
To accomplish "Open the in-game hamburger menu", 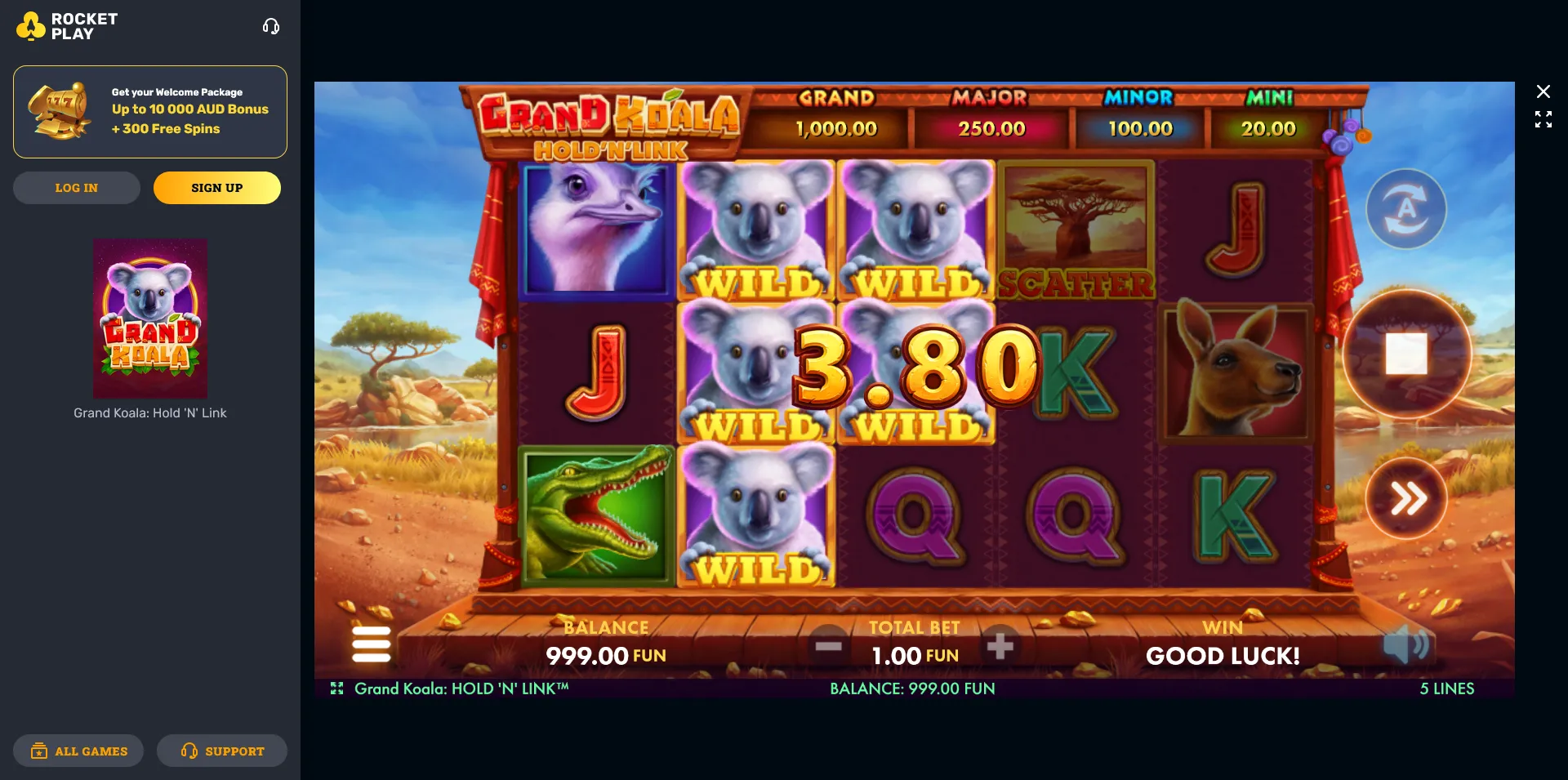I will coord(372,644).
